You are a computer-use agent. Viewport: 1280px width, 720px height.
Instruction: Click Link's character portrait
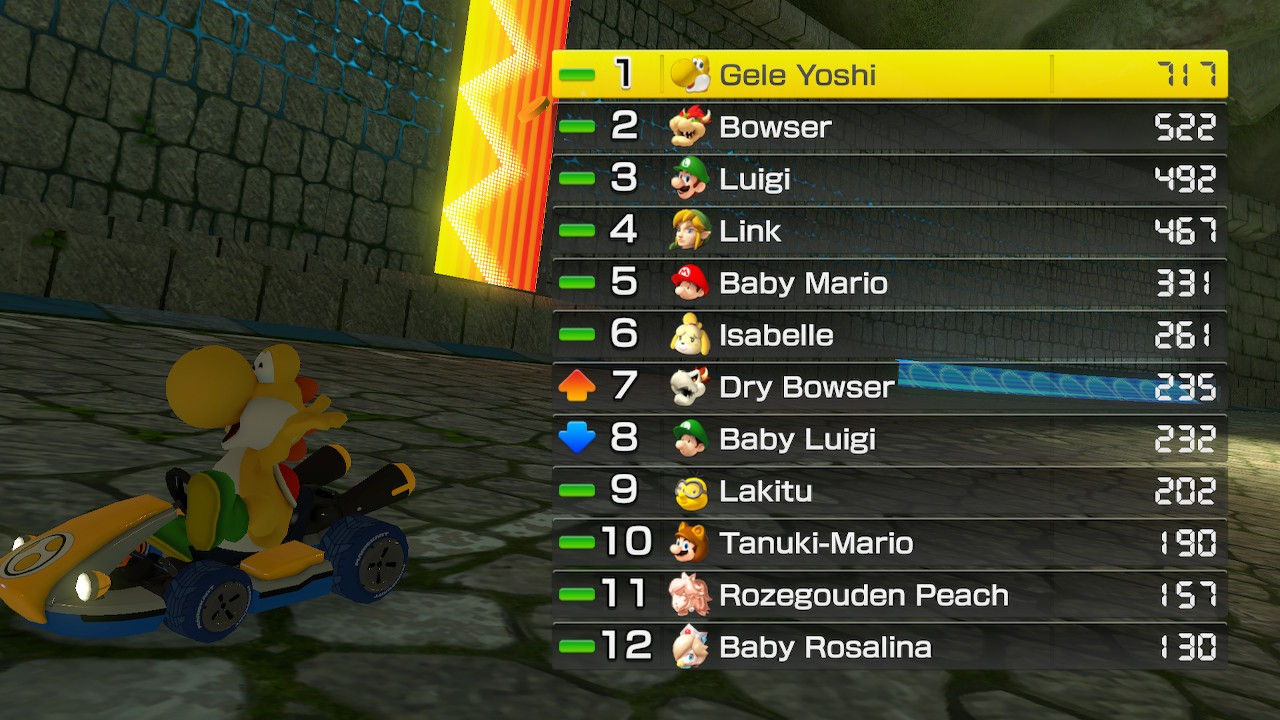pyautogui.click(x=690, y=231)
